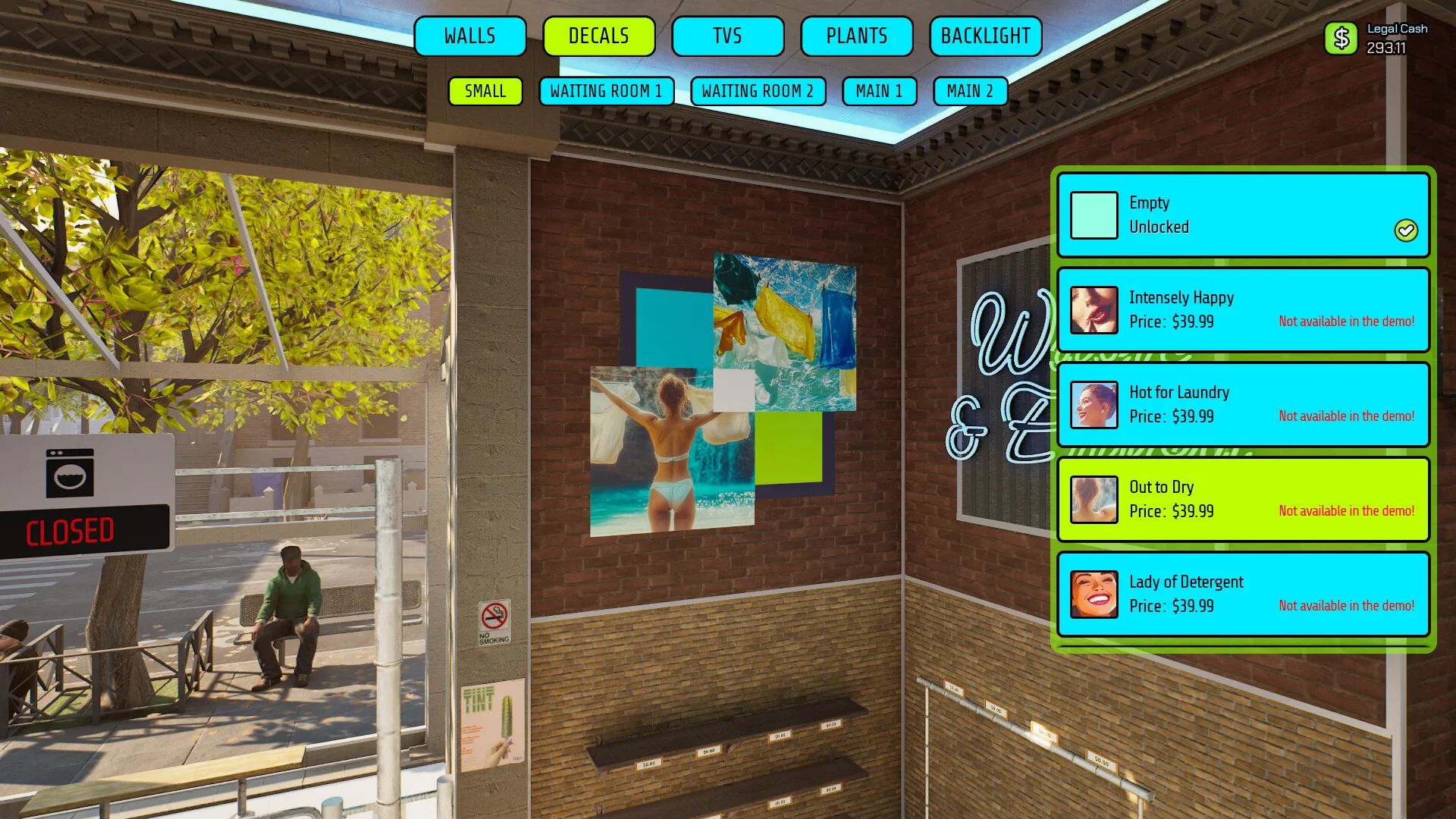Image resolution: width=1456 pixels, height=819 pixels.
Task: Choose the MAIN 2 location
Action: click(x=970, y=91)
